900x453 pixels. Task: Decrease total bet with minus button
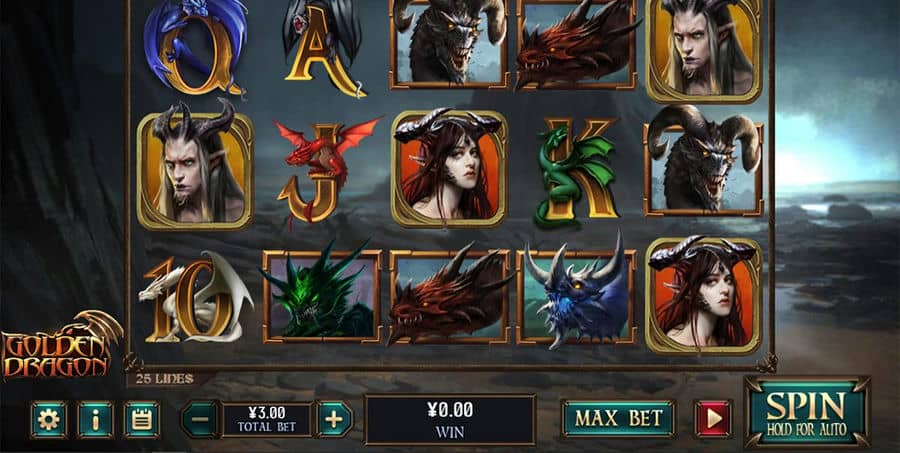coord(200,419)
